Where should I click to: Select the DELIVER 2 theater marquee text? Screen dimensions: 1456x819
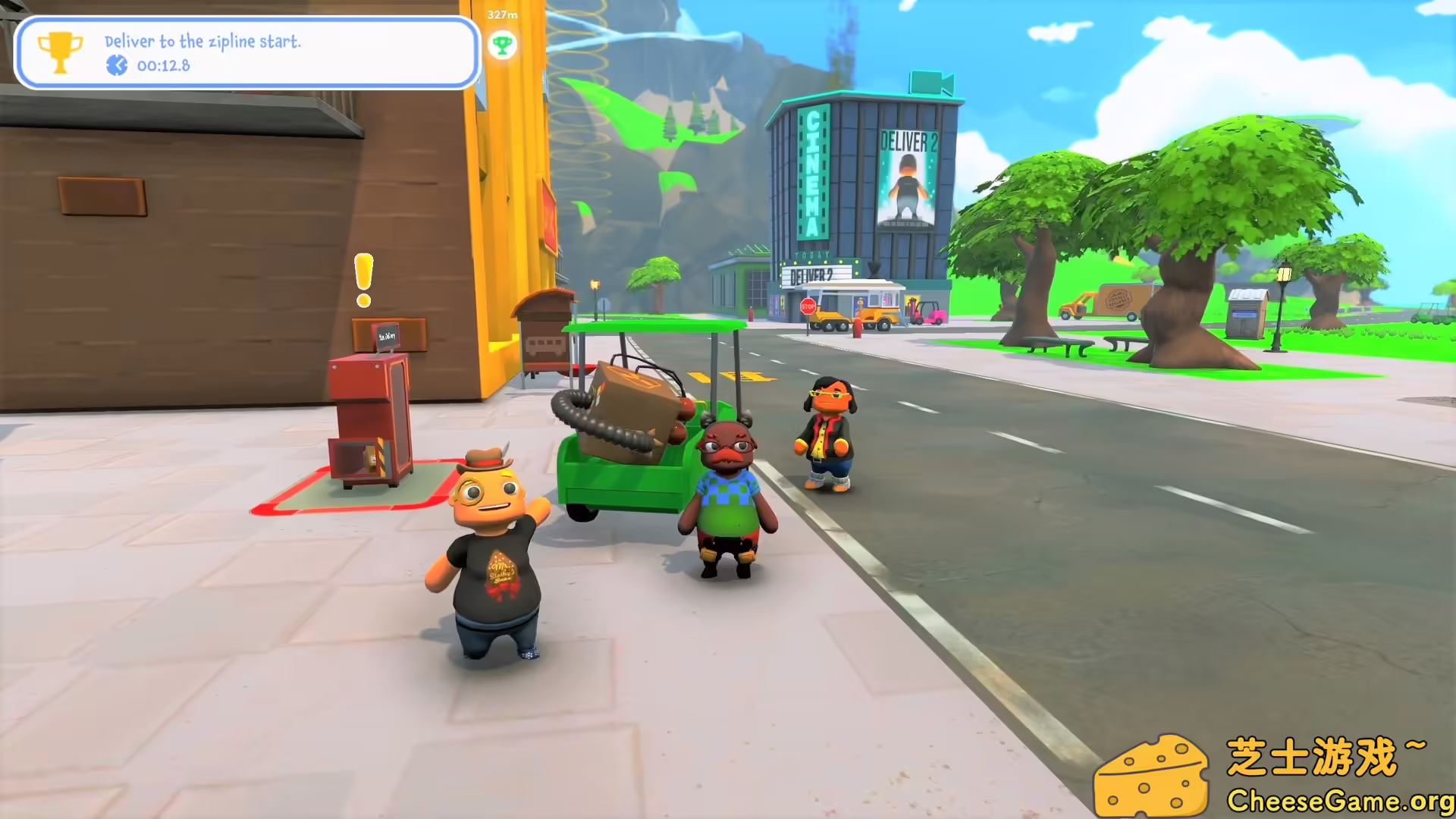click(811, 275)
